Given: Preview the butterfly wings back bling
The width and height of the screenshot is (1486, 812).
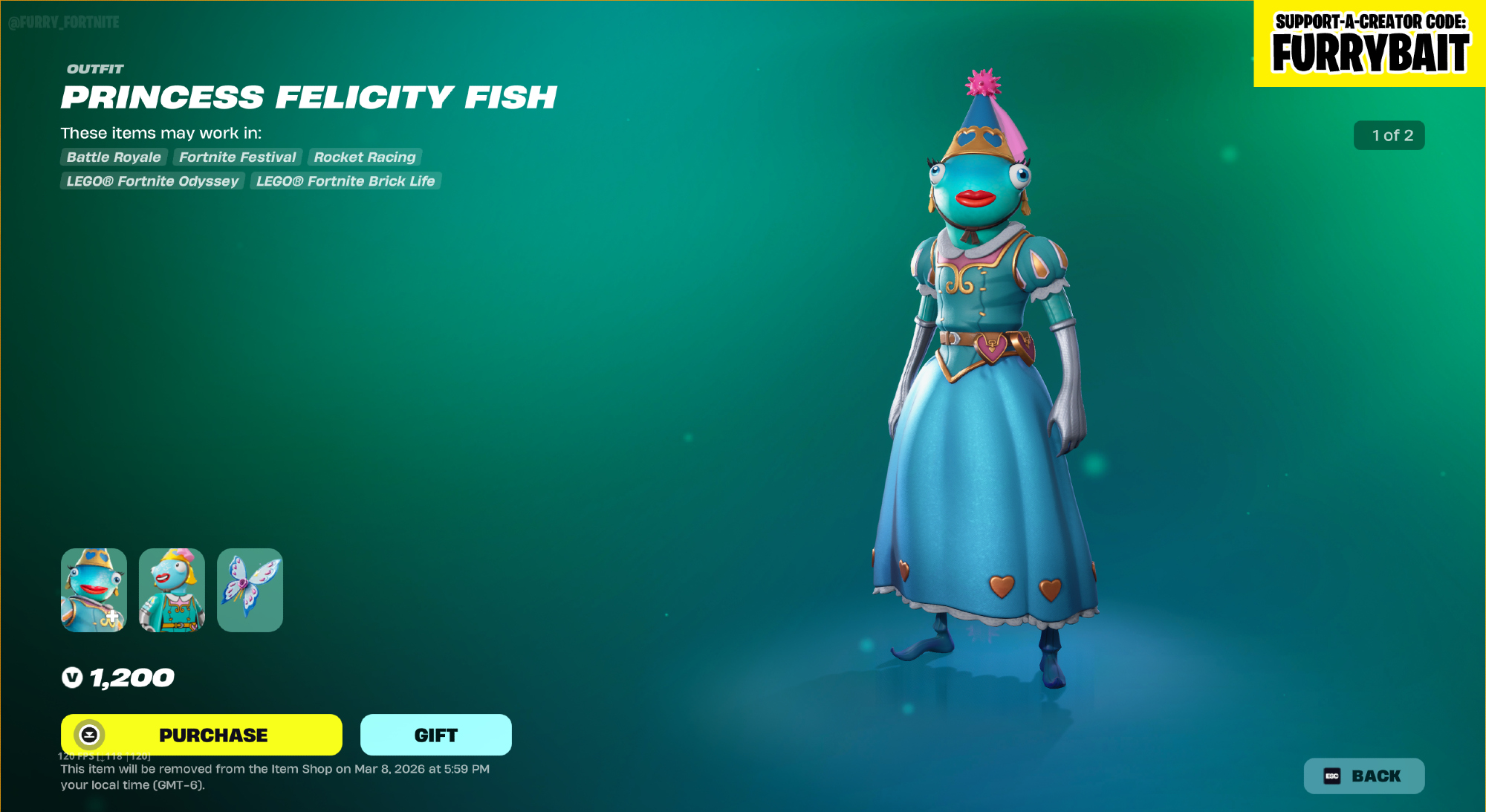Looking at the screenshot, I should (250, 590).
